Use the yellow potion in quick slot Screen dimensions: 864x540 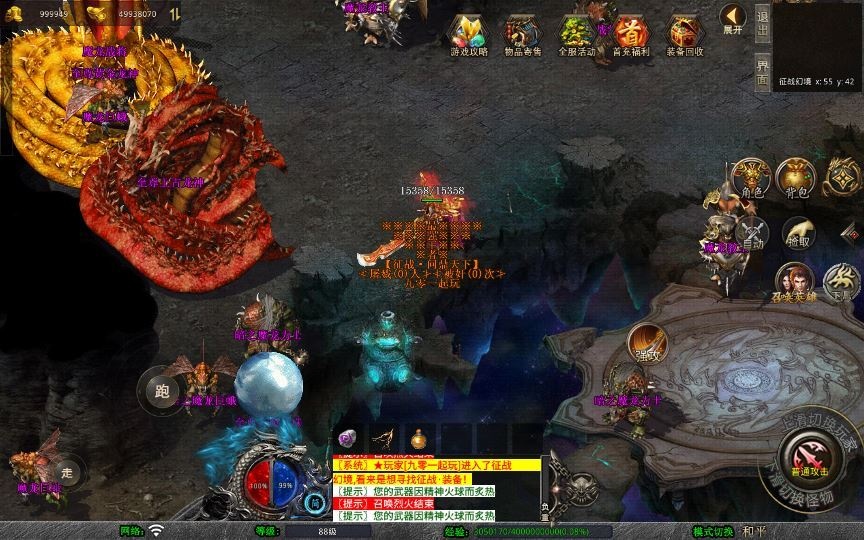[x=416, y=438]
